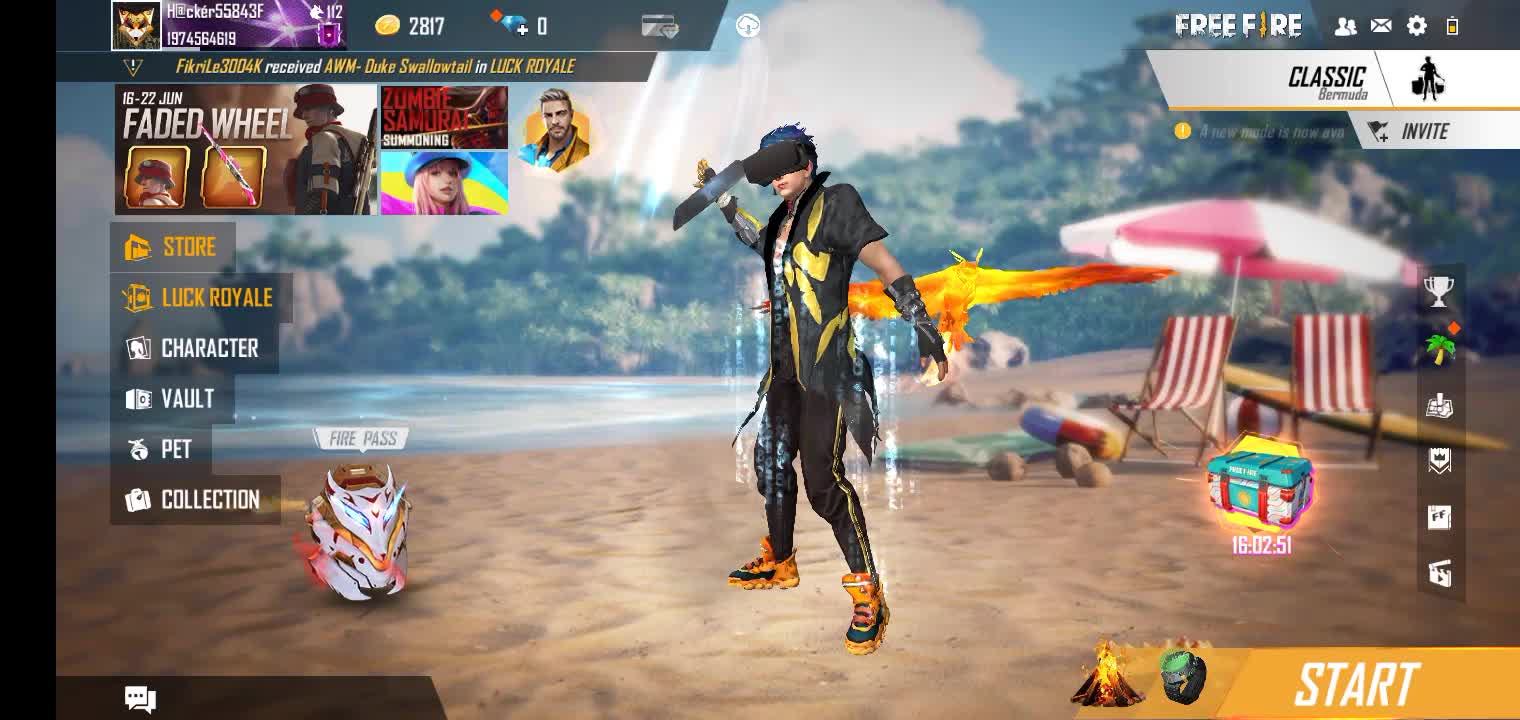
Task: View the player profile avatar
Action: point(136,26)
